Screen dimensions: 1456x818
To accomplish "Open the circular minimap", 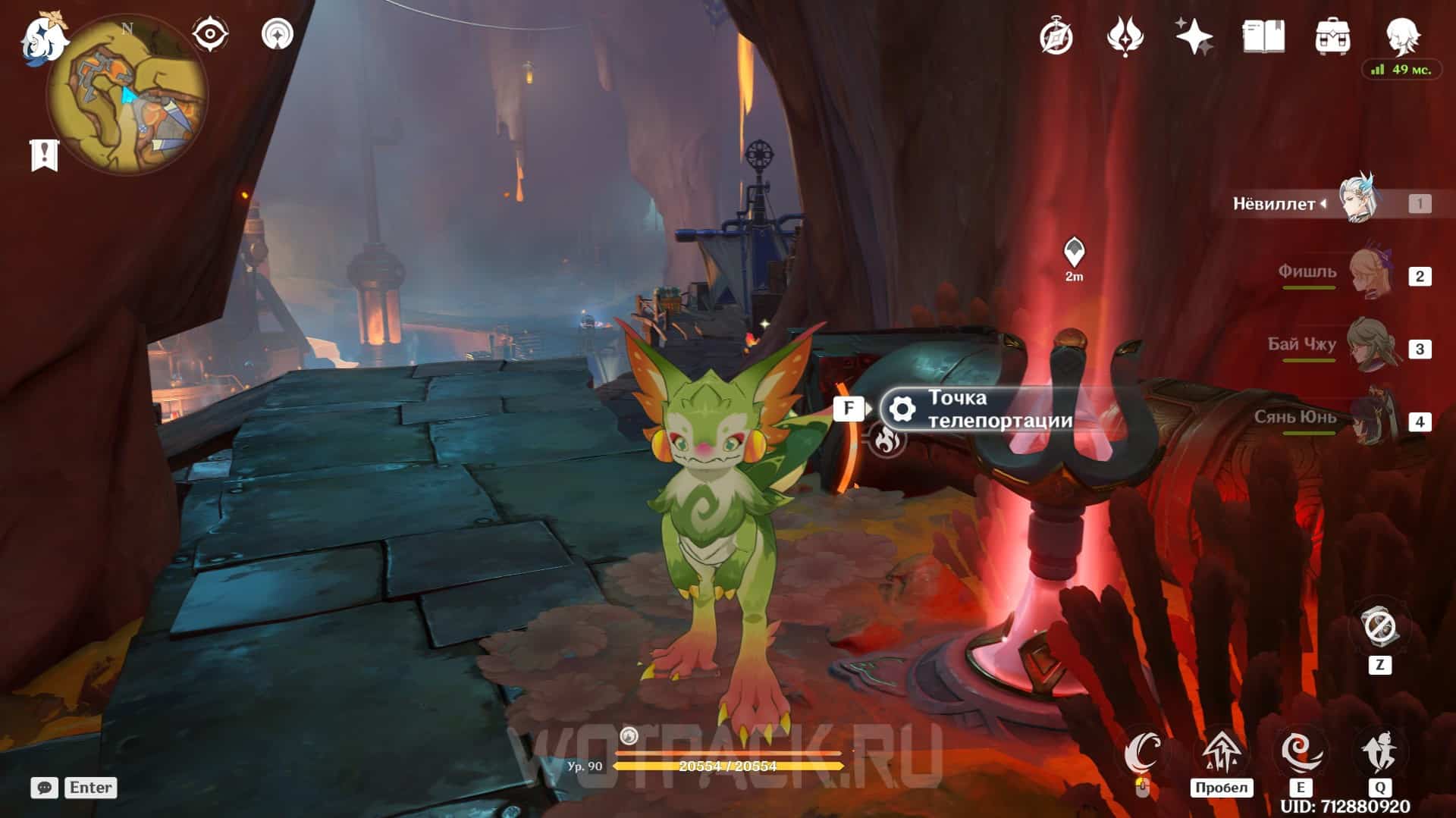I will coord(127,95).
